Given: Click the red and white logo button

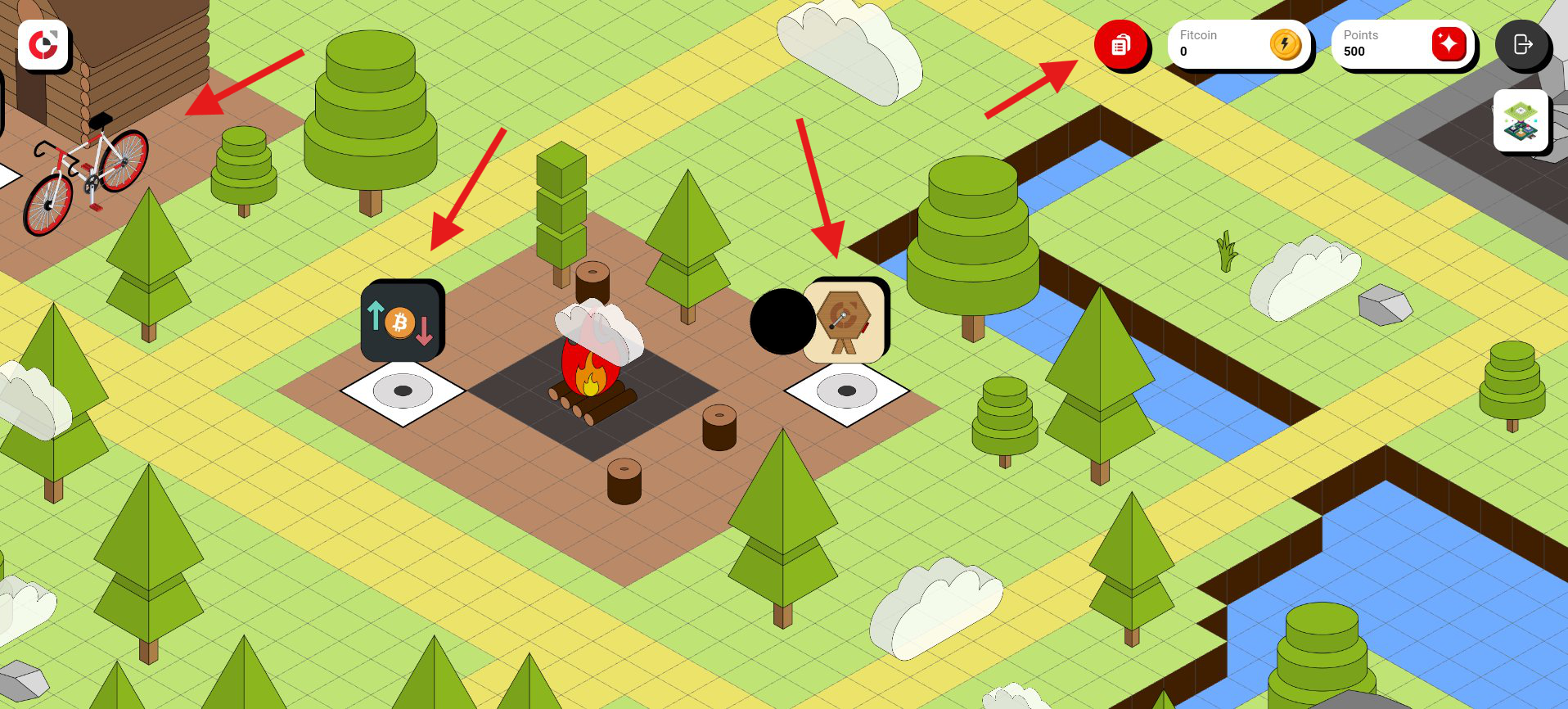Looking at the screenshot, I should 43,45.
